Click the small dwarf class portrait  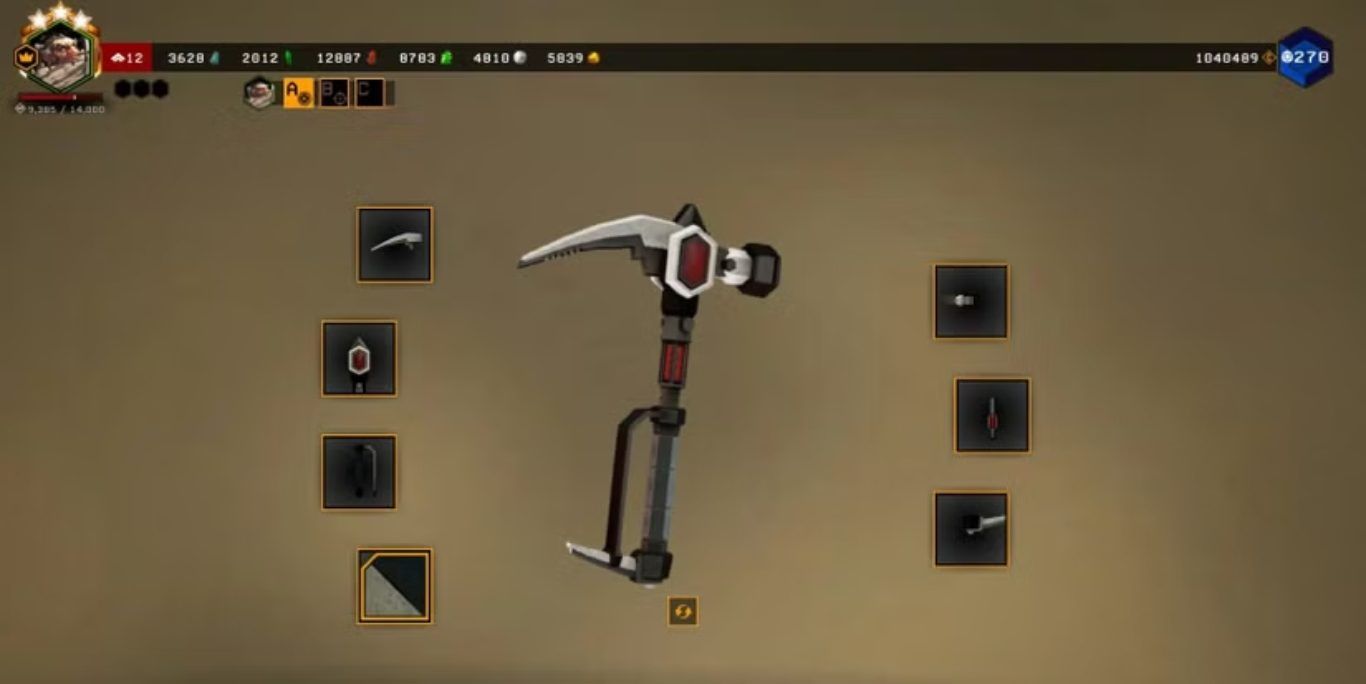pyautogui.click(x=260, y=93)
